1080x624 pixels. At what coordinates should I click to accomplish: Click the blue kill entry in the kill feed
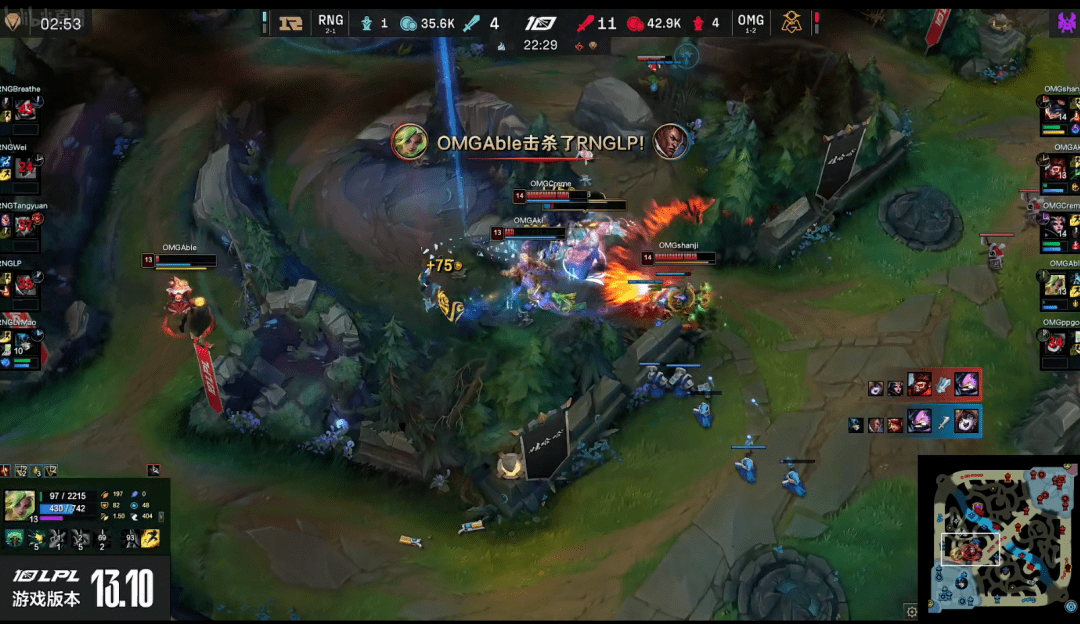tap(914, 421)
